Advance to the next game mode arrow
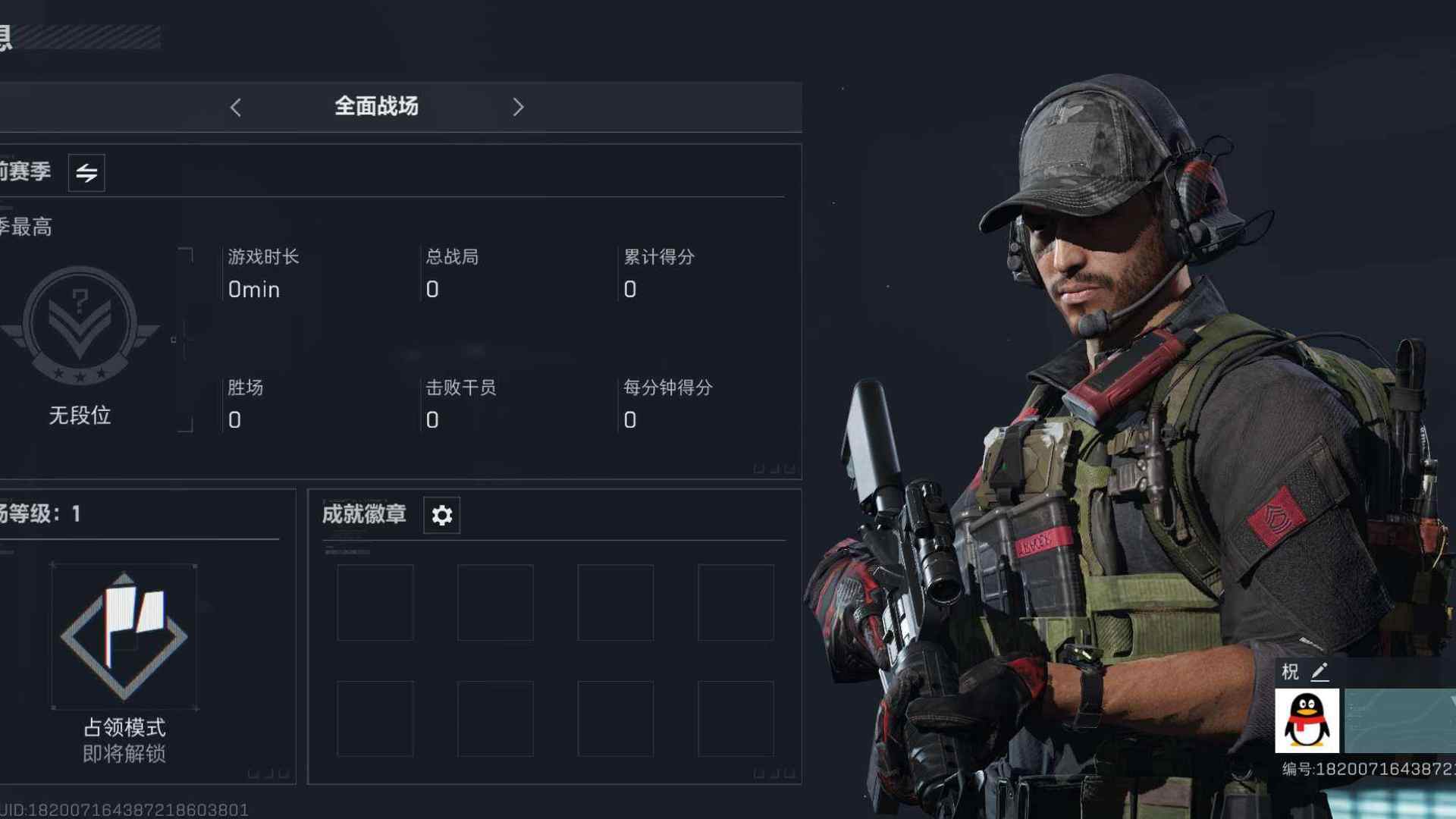The image size is (1456, 819). 518,108
